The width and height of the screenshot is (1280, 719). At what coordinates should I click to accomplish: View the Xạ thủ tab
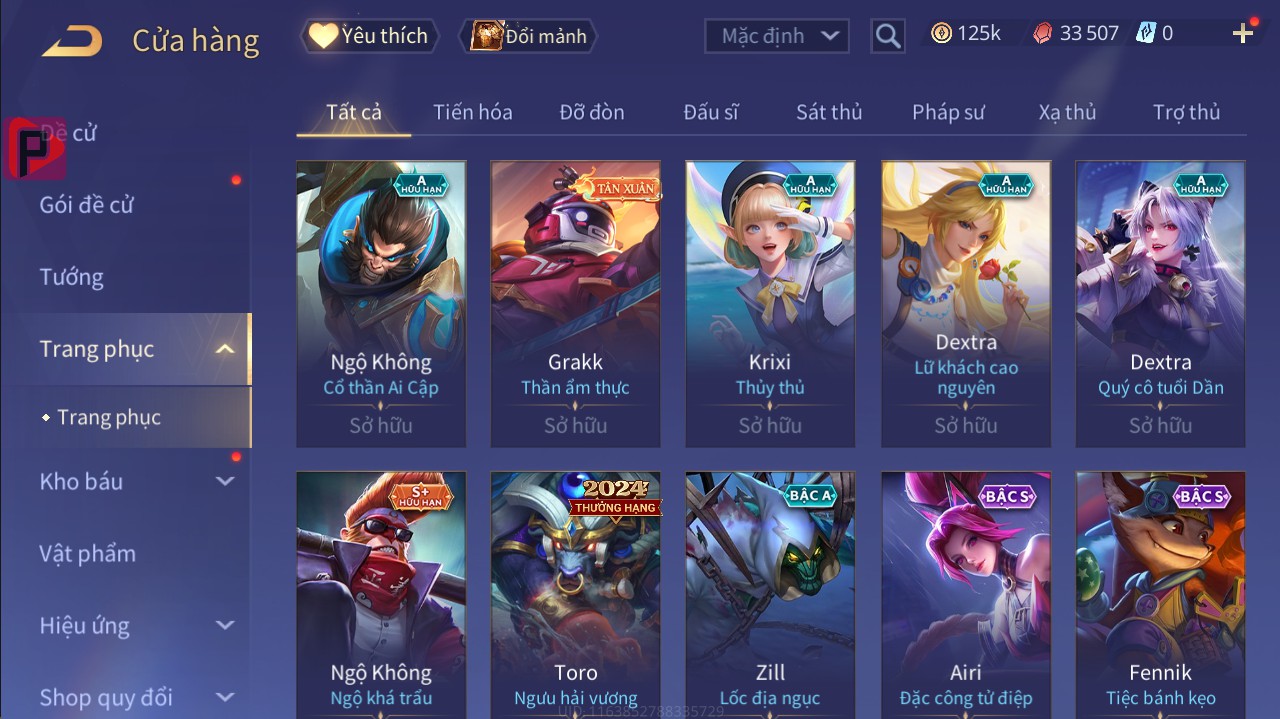pyautogui.click(x=1067, y=112)
